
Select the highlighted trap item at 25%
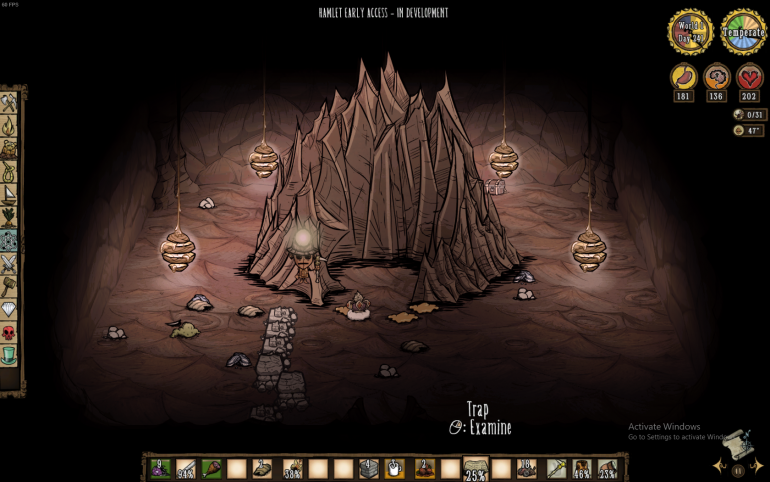[x=475, y=468]
